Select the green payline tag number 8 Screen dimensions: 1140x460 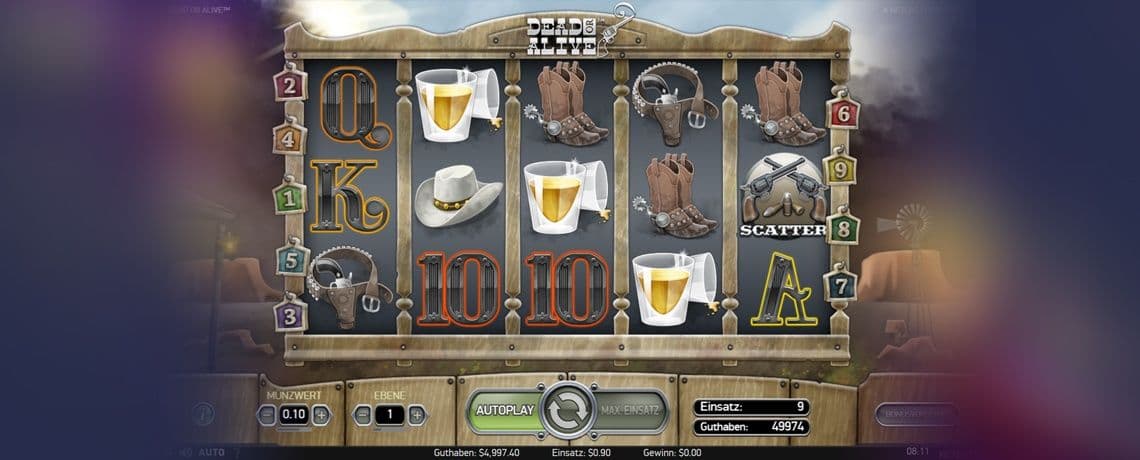tap(842, 227)
